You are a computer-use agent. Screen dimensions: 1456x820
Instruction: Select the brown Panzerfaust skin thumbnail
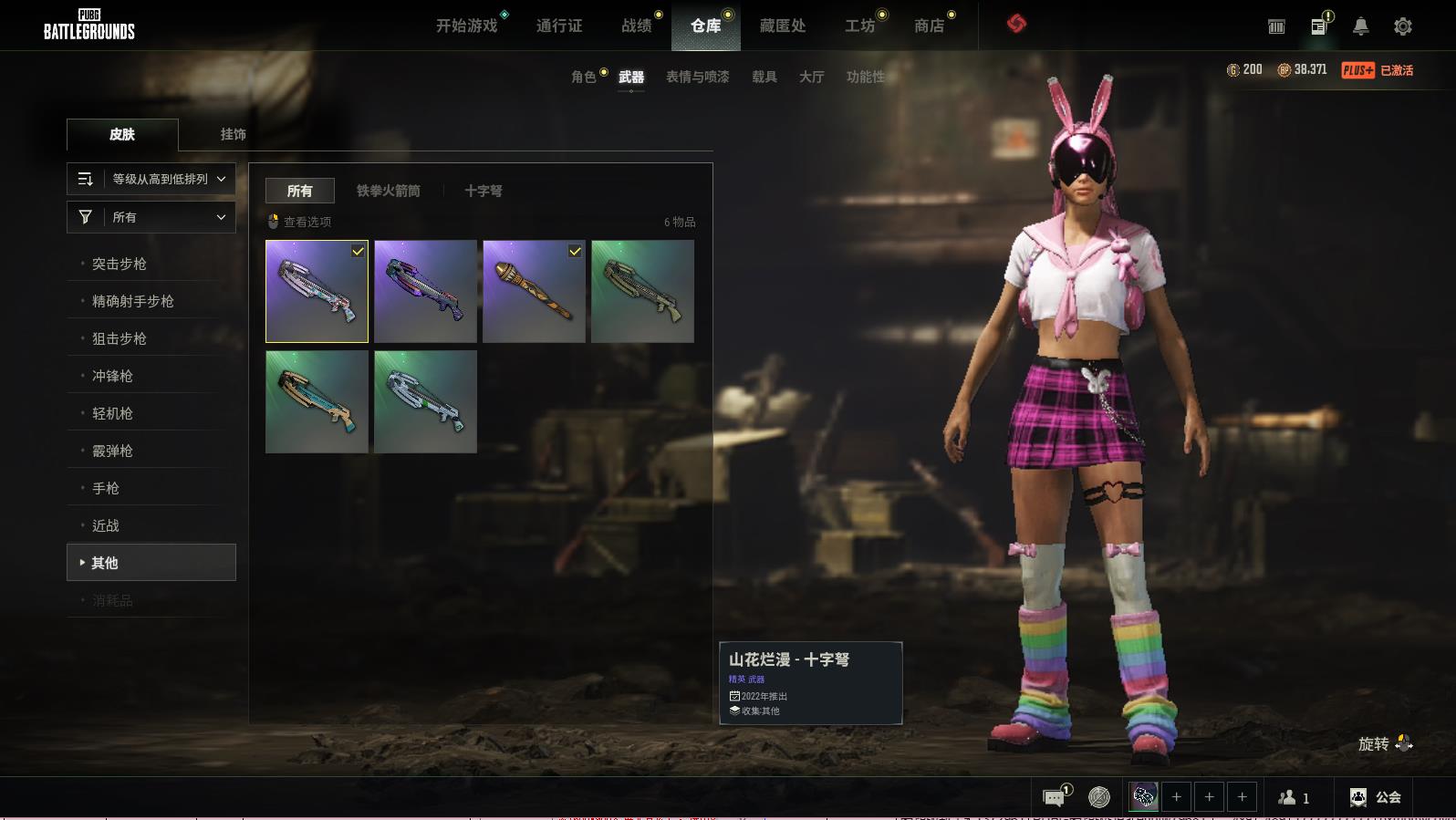pos(534,291)
